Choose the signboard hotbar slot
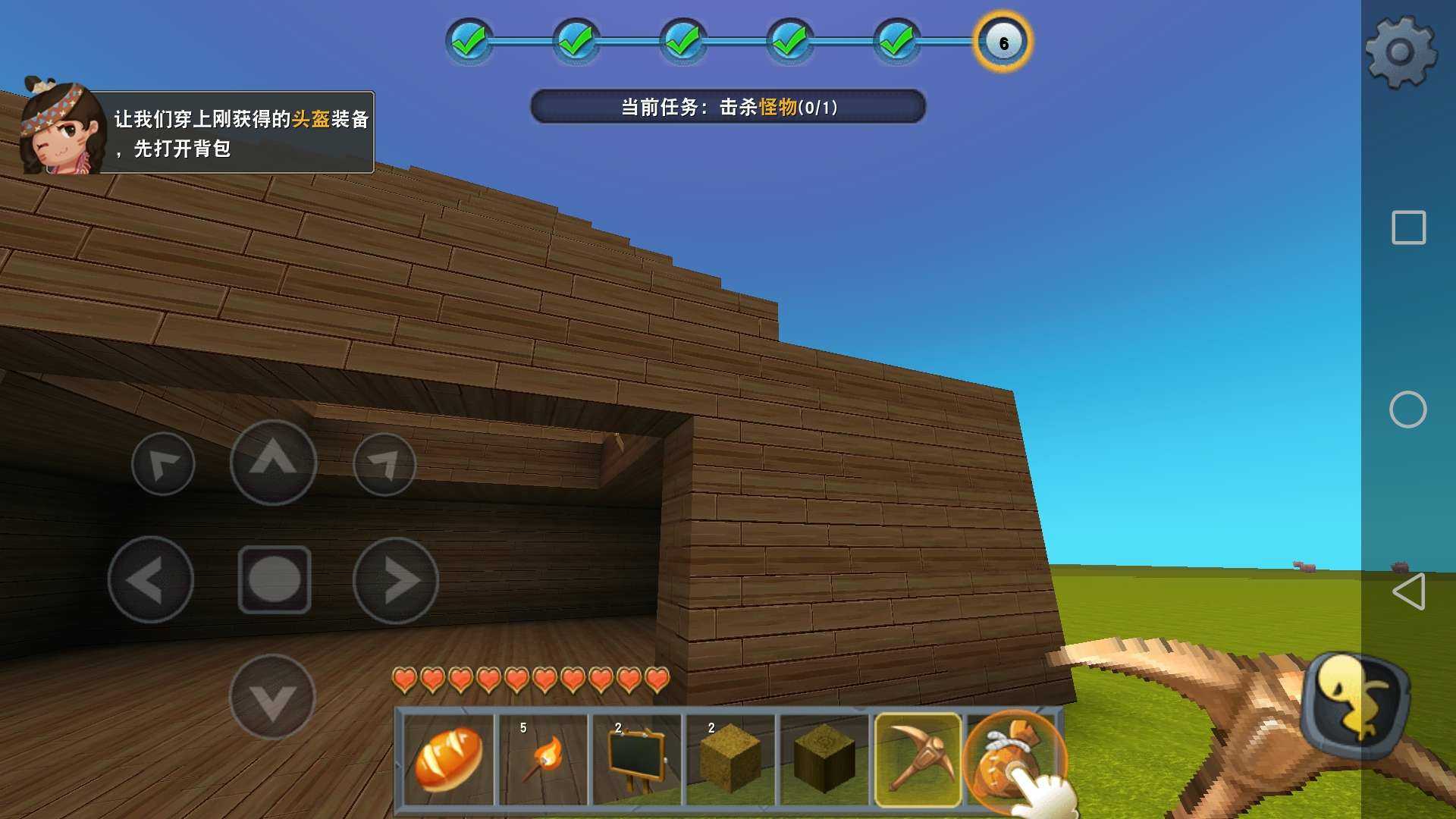This screenshot has height=819, width=1456. (x=637, y=759)
